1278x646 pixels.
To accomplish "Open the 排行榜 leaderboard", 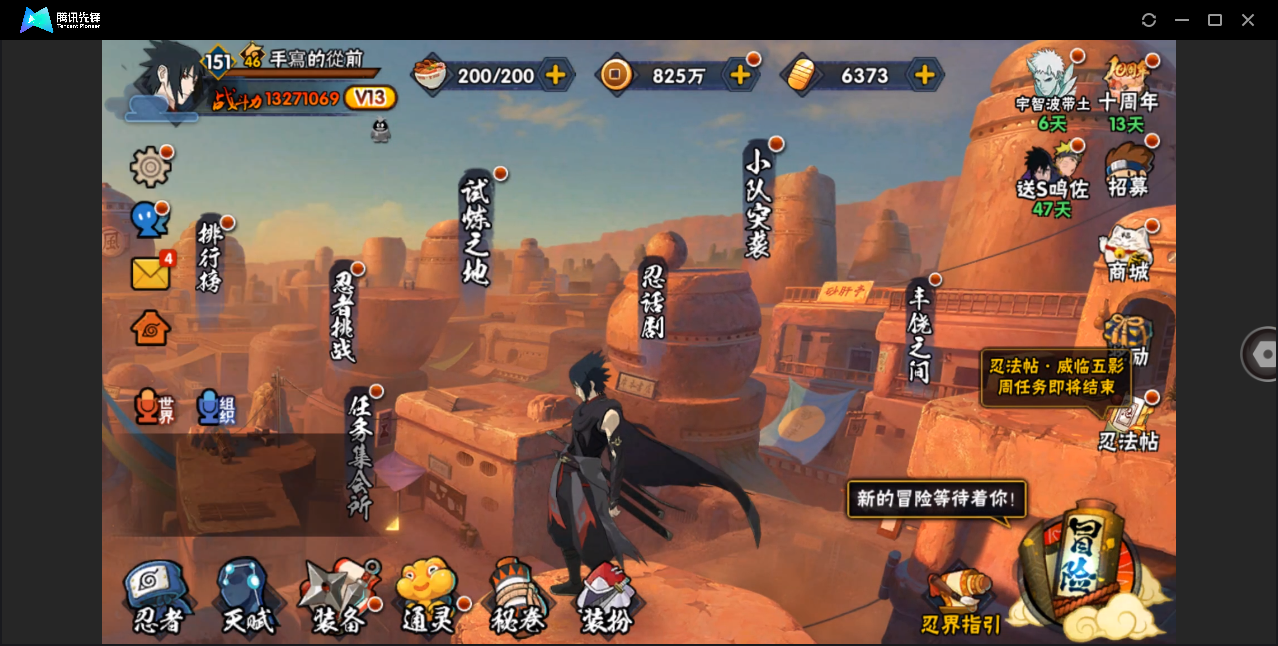I will click(210, 257).
